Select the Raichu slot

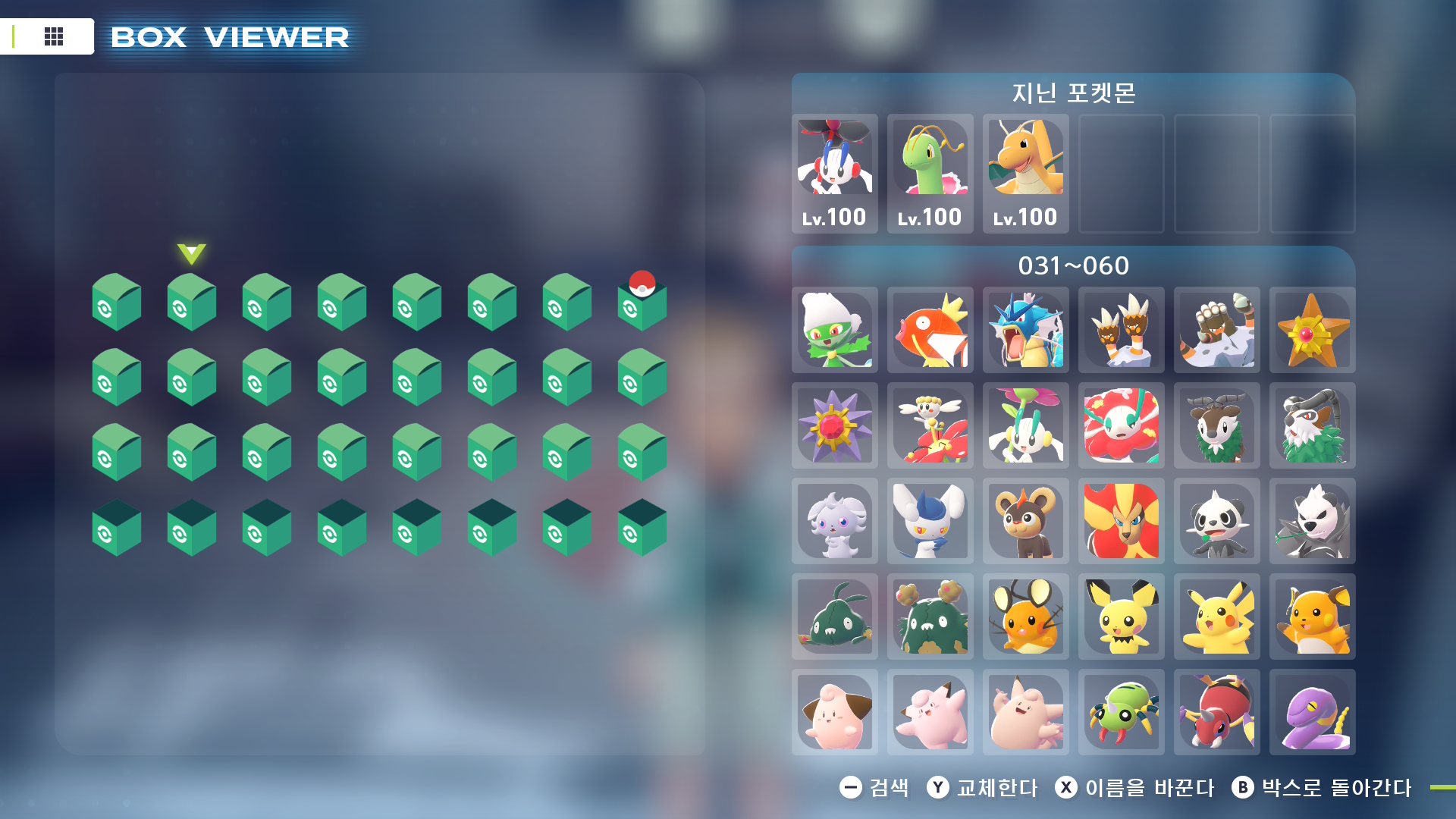click(x=1312, y=617)
